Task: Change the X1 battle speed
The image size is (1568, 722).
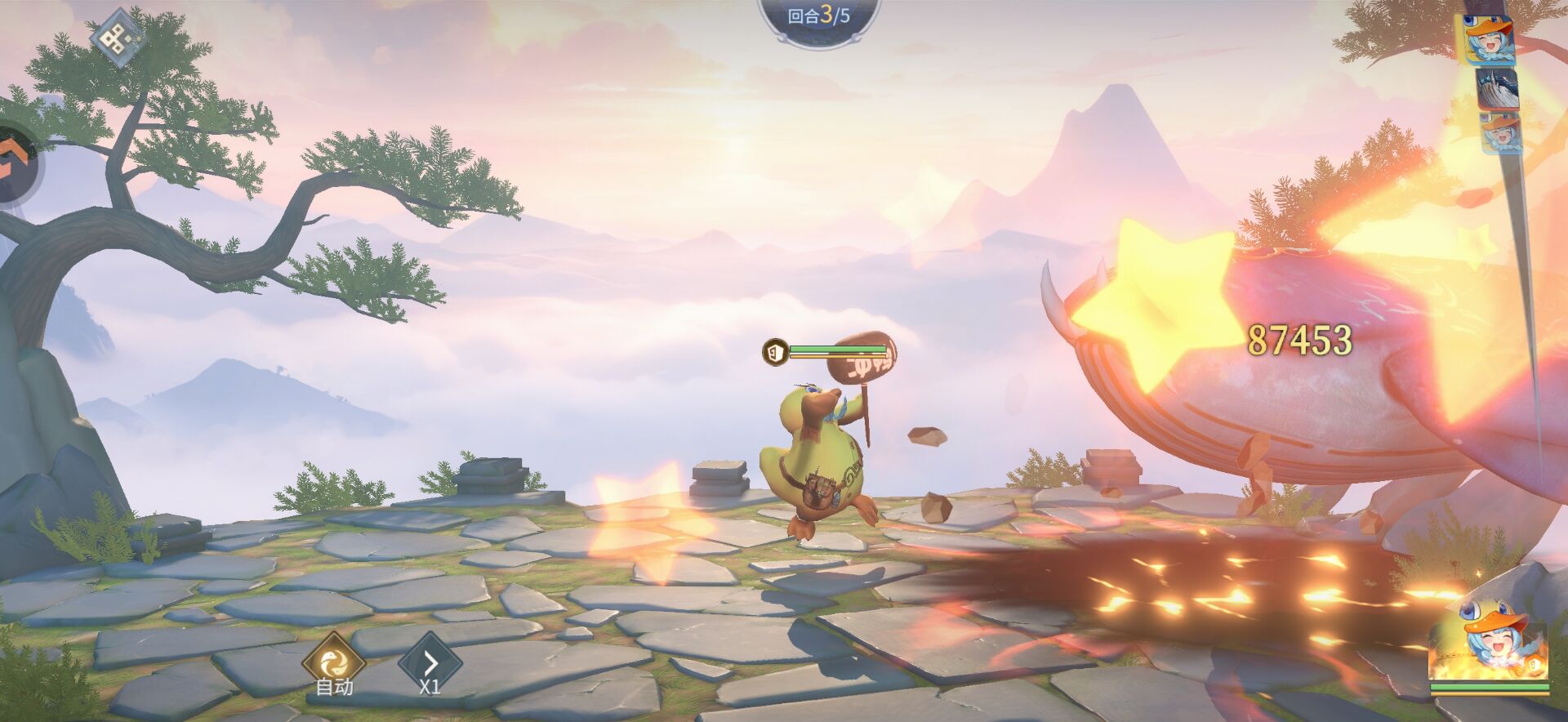Action: tap(430, 662)
